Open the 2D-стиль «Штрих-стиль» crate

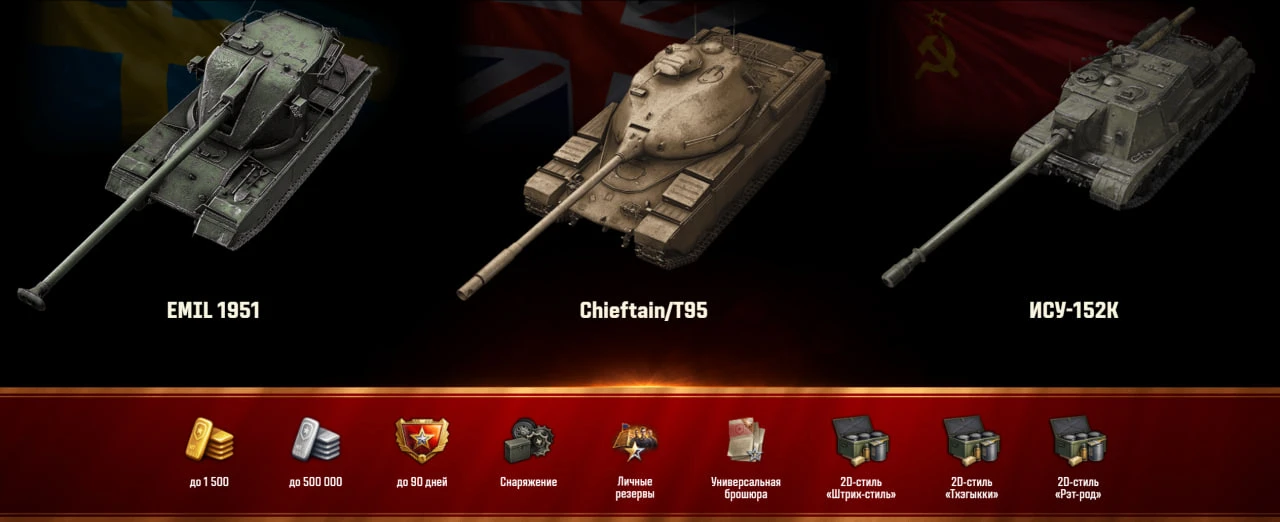tap(860, 440)
